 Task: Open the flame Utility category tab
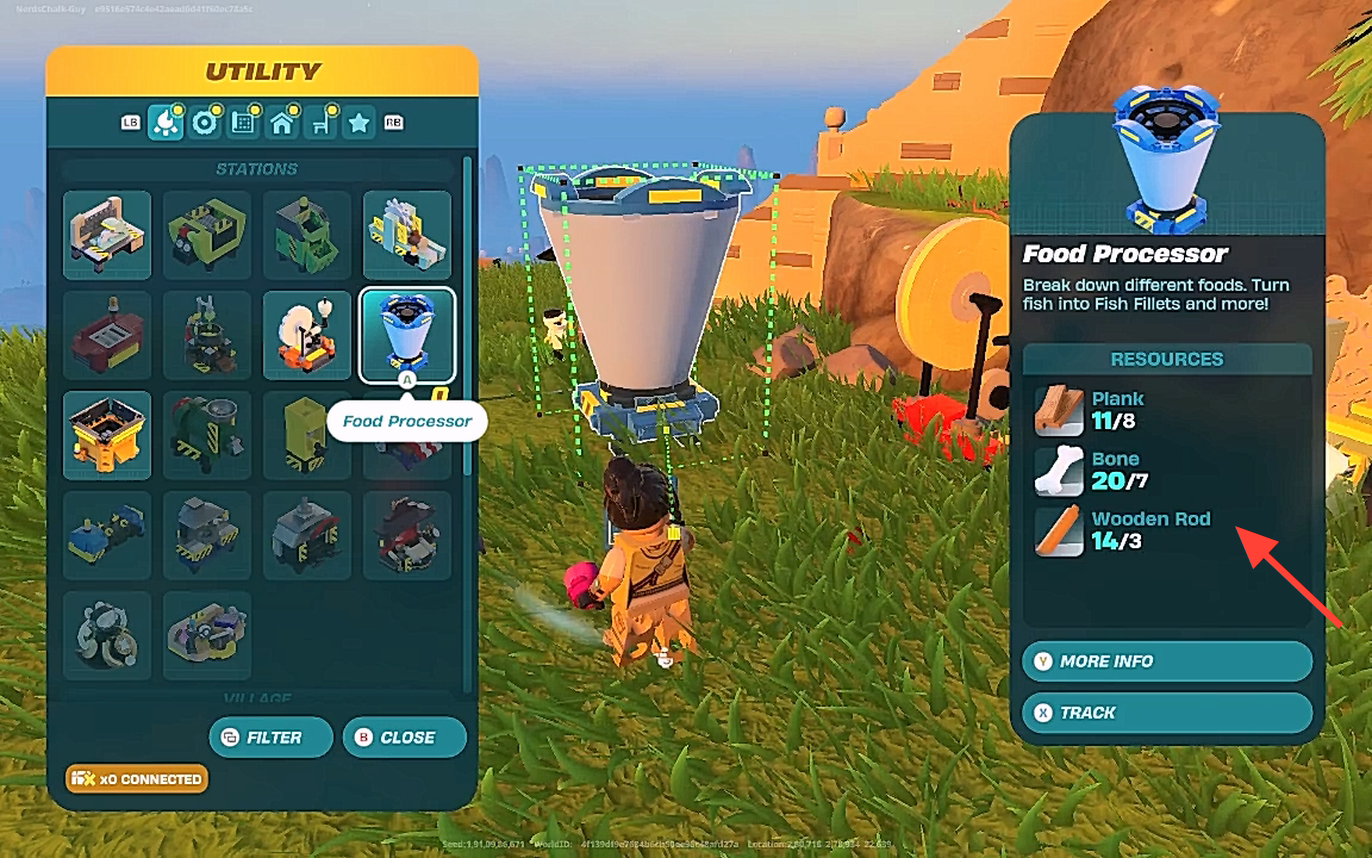[x=164, y=122]
